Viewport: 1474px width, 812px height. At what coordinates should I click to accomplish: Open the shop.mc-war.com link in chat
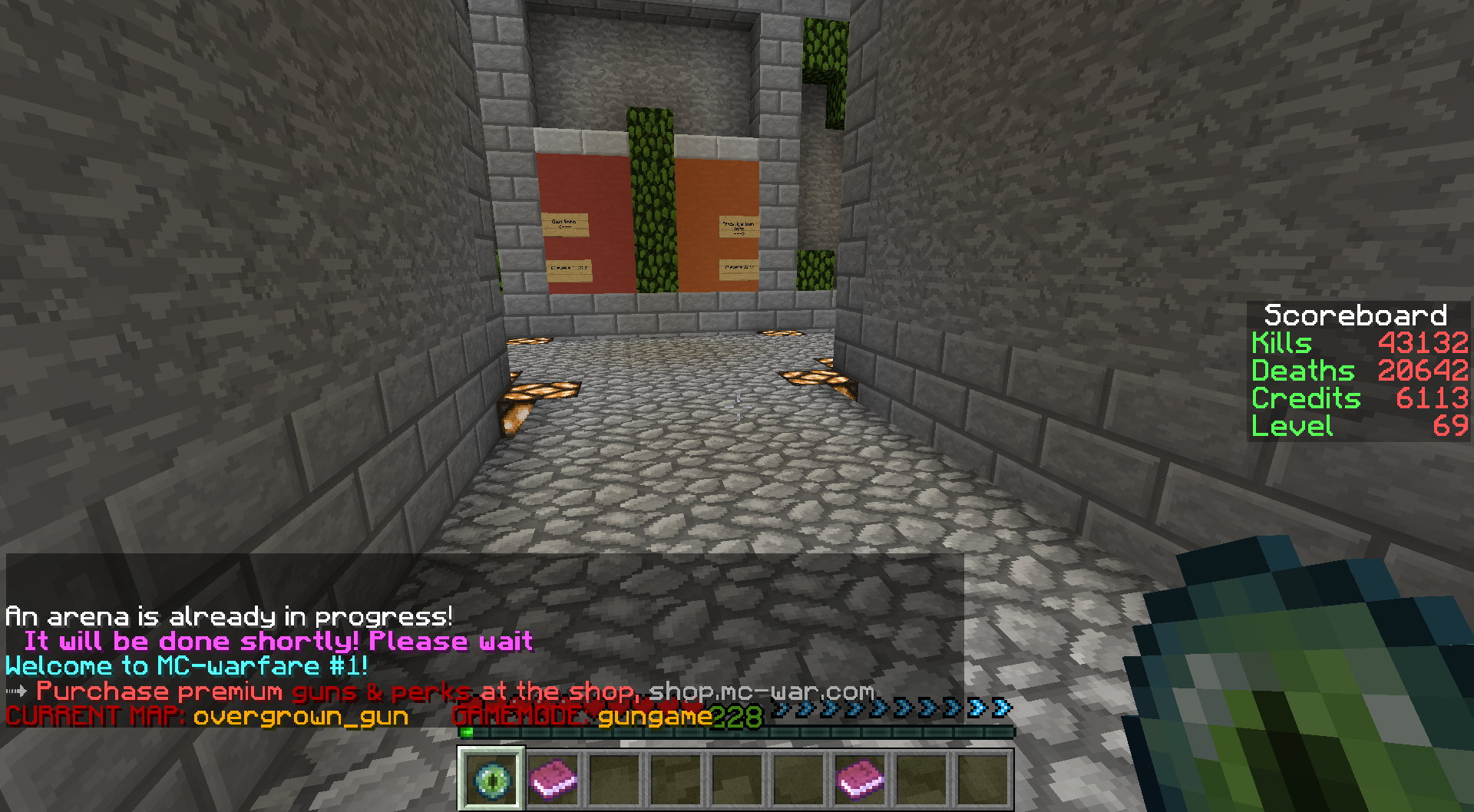click(761, 692)
